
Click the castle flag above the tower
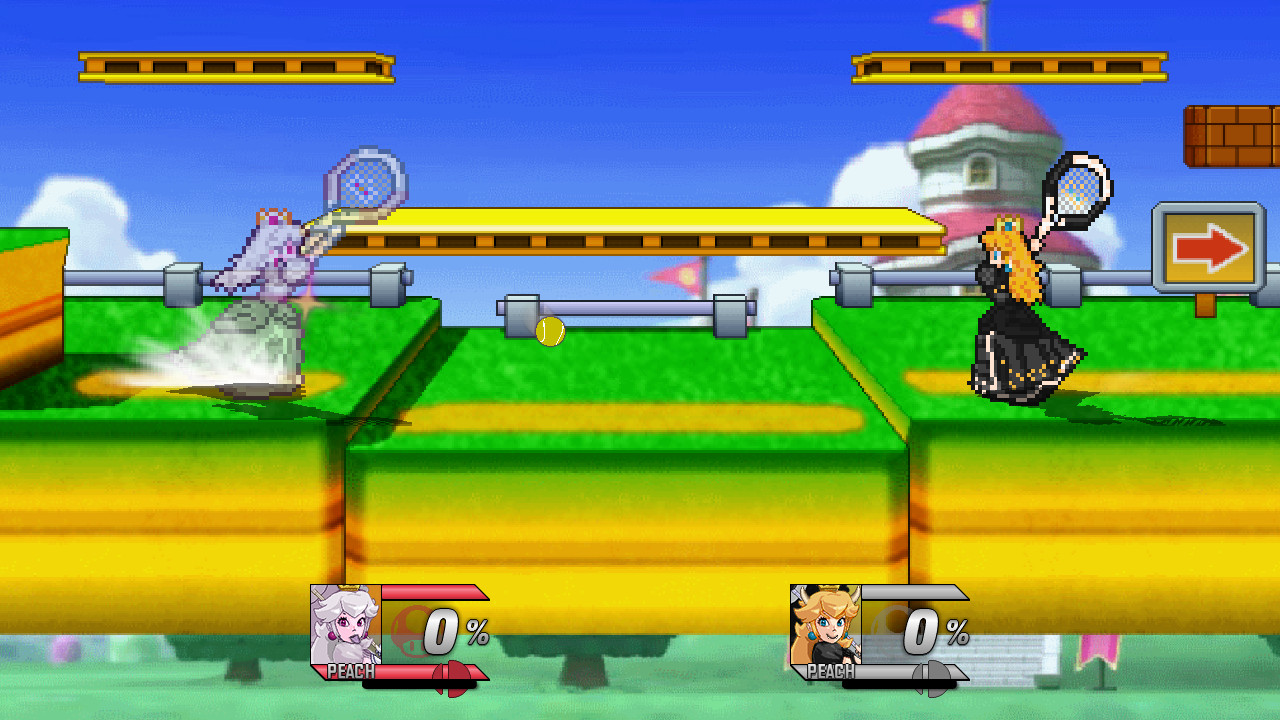(x=962, y=20)
